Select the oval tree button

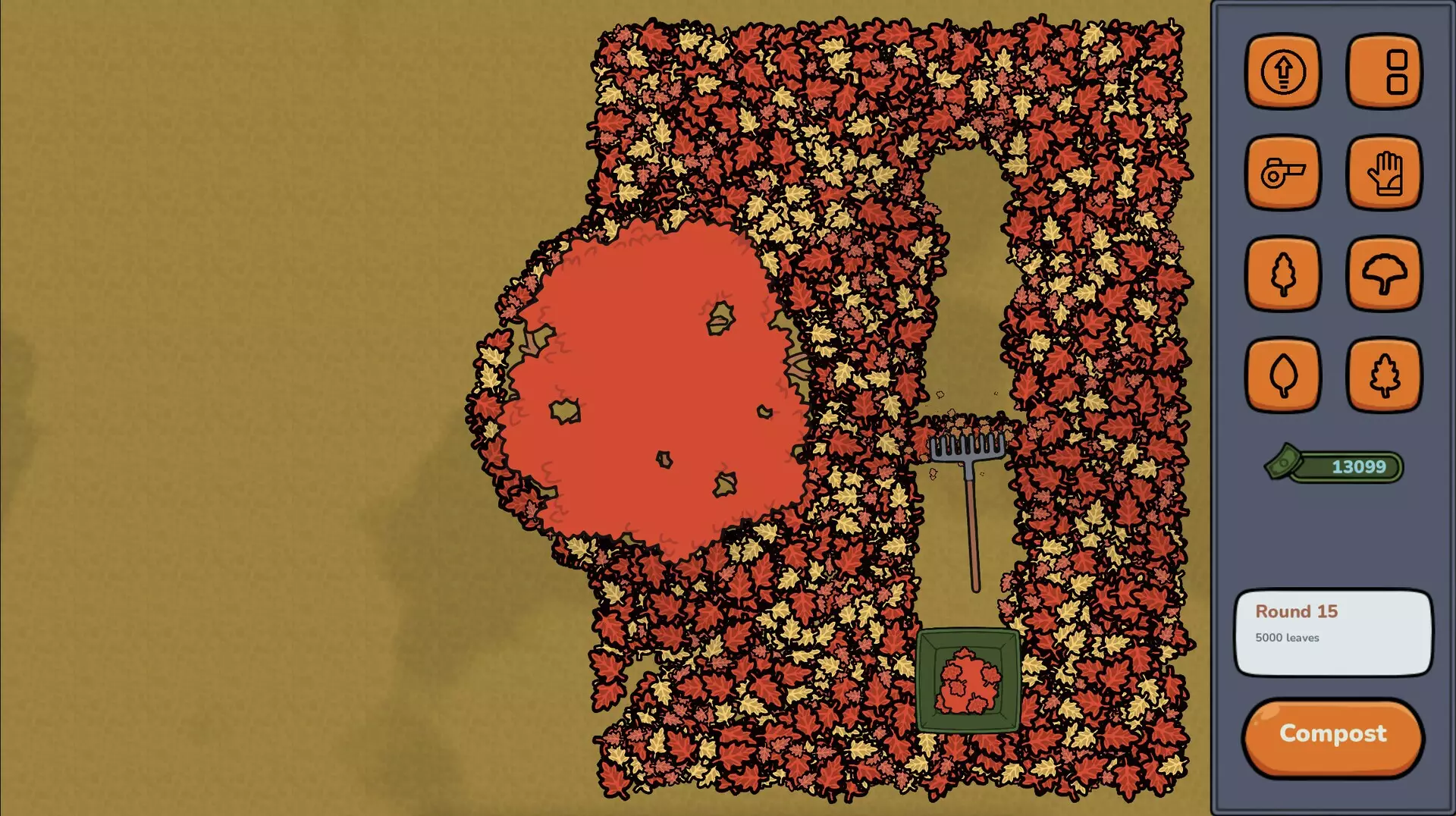coord(1282,375)
